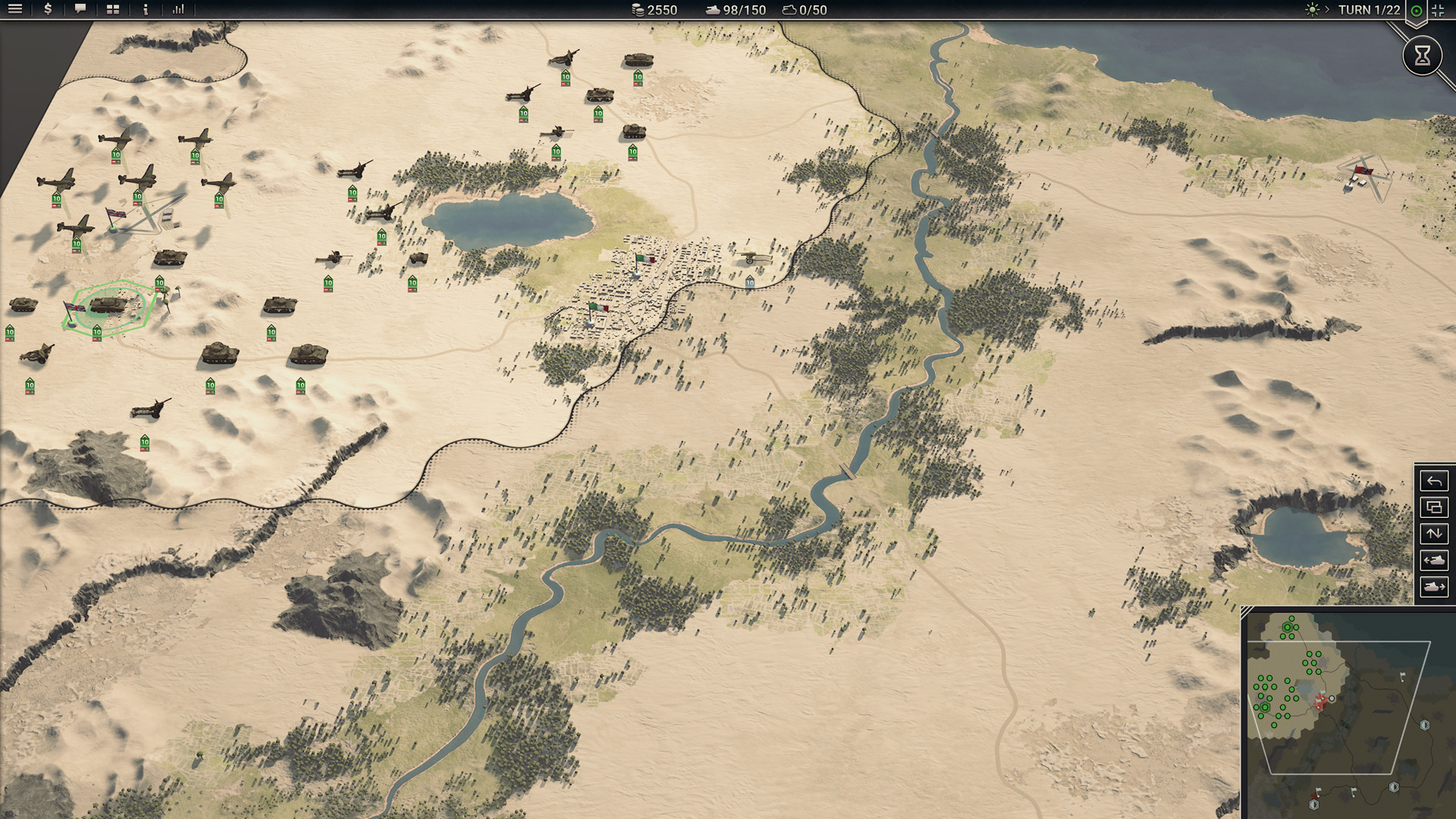The height and width of the screenshot is (819, 1456).
Task: Click the hourglass End Turn button
Action: click(1423, 56)
